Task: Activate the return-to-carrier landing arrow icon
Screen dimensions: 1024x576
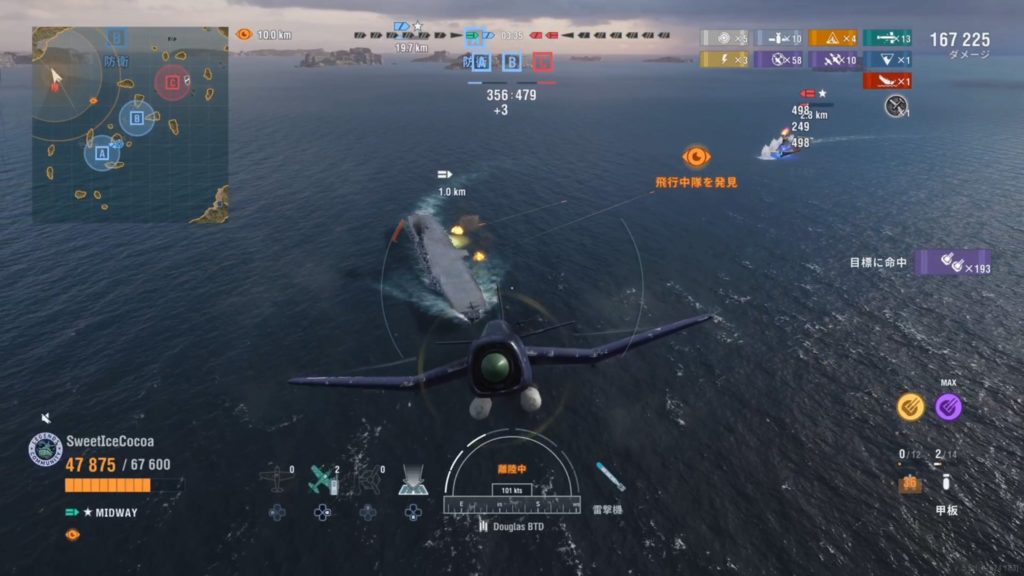Action: (412, 481)
